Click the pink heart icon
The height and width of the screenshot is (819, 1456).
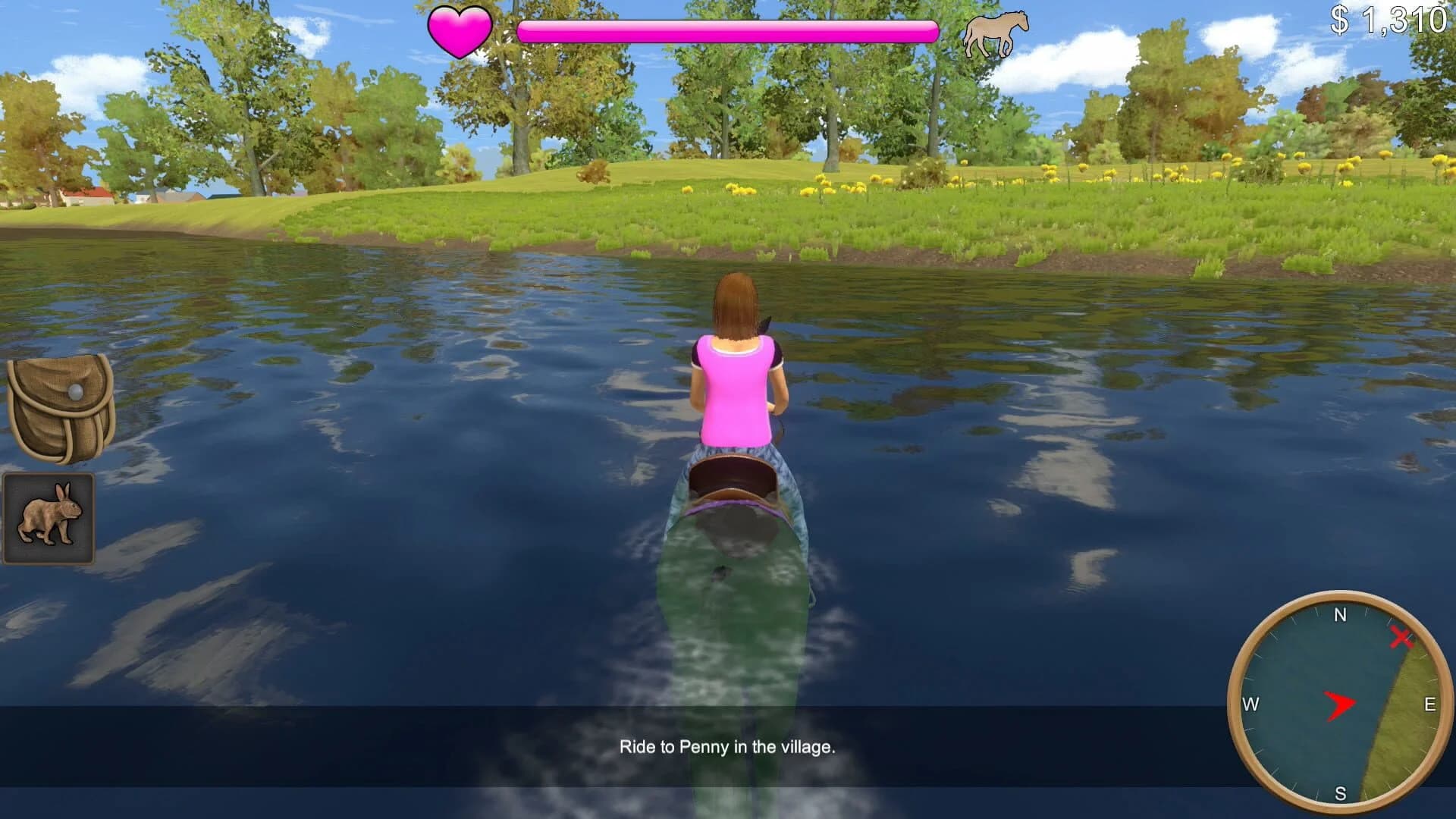click(x=460, y=30)
